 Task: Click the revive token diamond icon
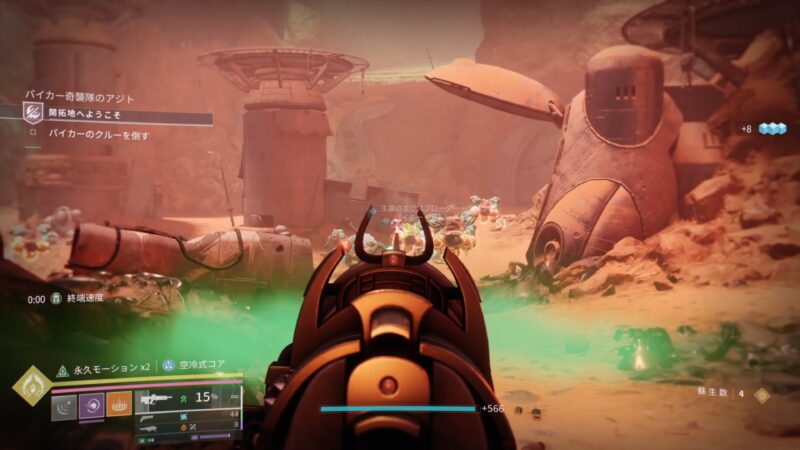[763, 394]
